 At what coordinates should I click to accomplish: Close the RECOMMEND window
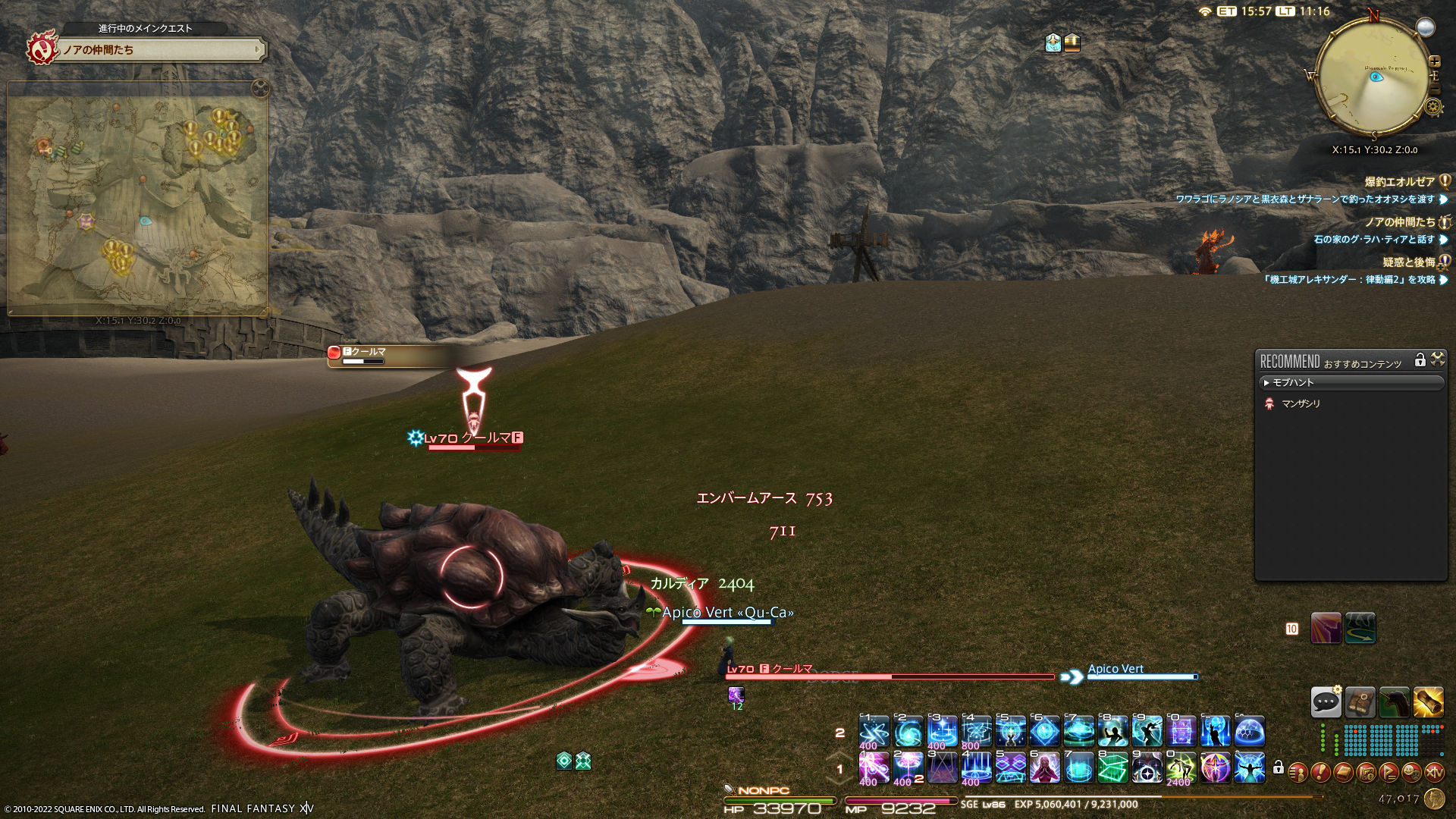(x=1437, y=359)
